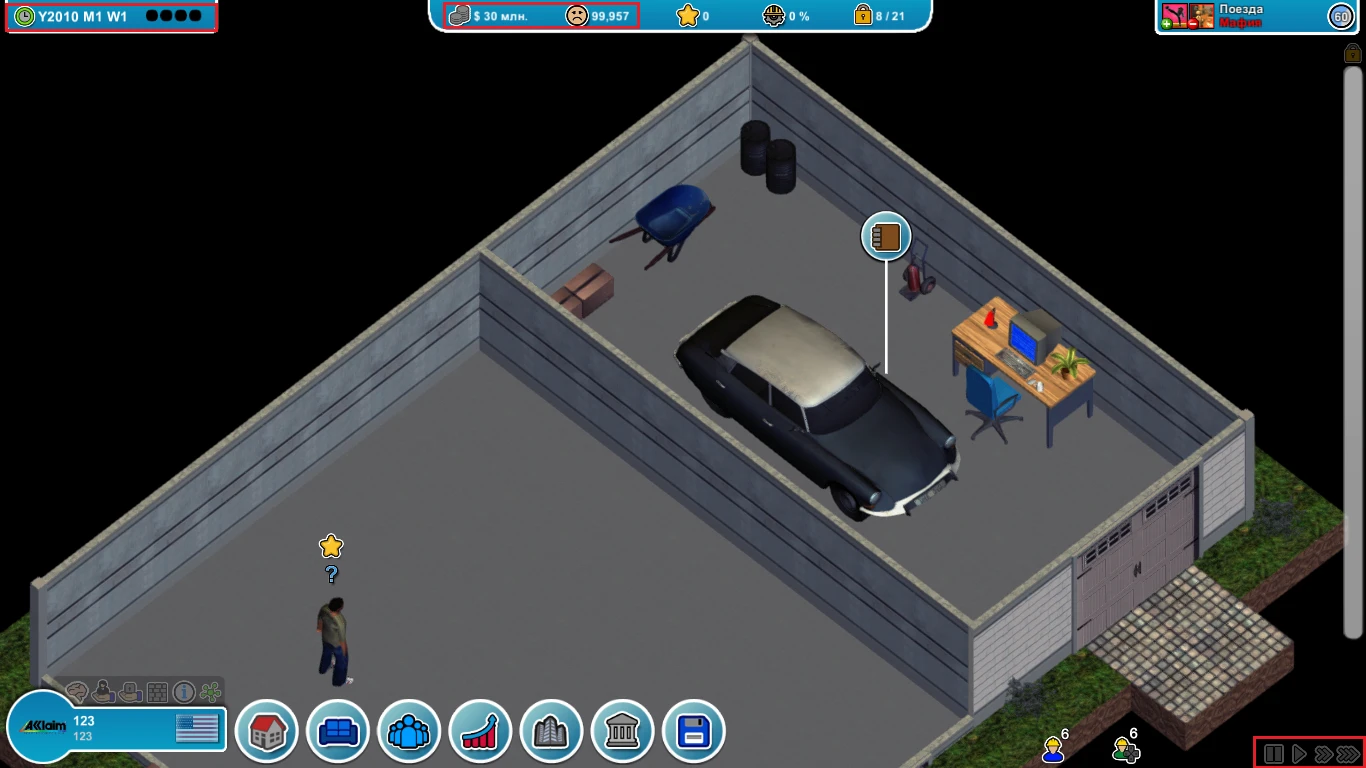
Task: Pause the game simulation
Action: [x=1273, y=753]
